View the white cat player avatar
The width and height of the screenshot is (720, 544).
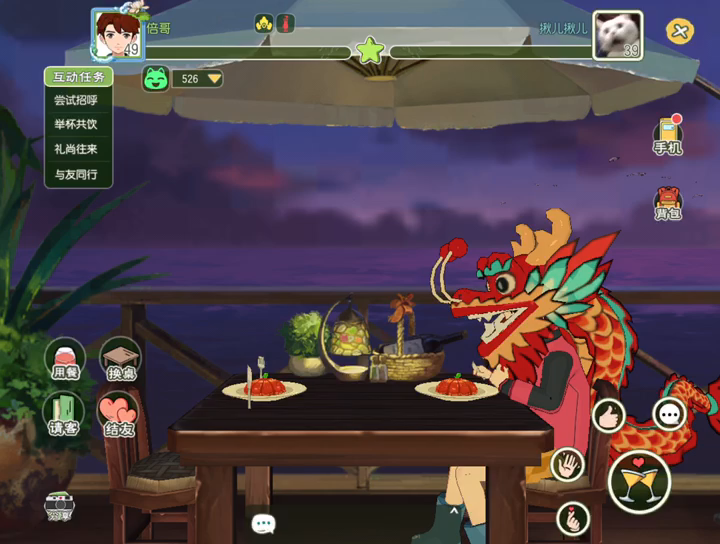point(617,35)
